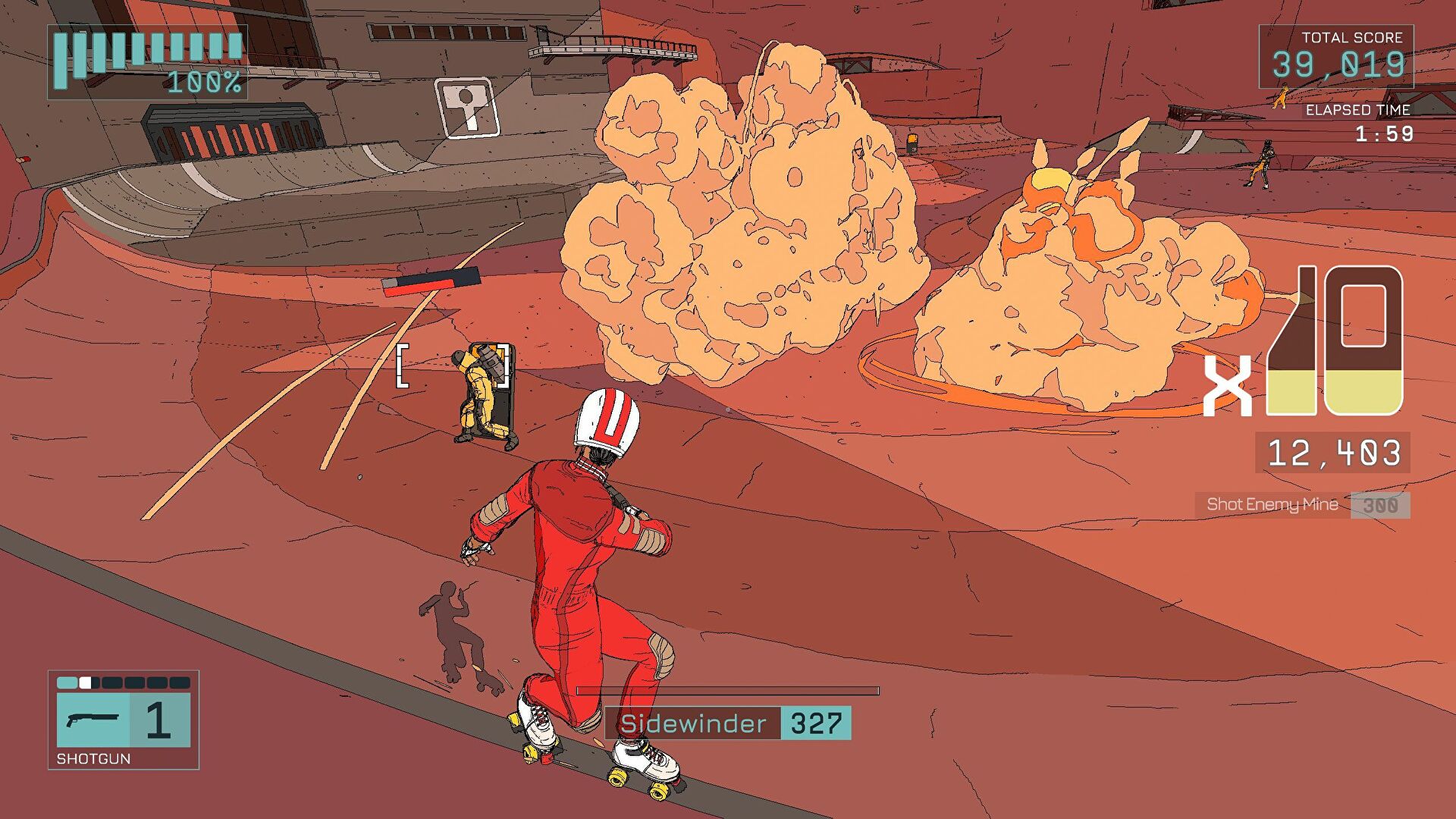Toggle the white ammo pip in the shotgun bar

pyautogui.click(x=86, y=682)
